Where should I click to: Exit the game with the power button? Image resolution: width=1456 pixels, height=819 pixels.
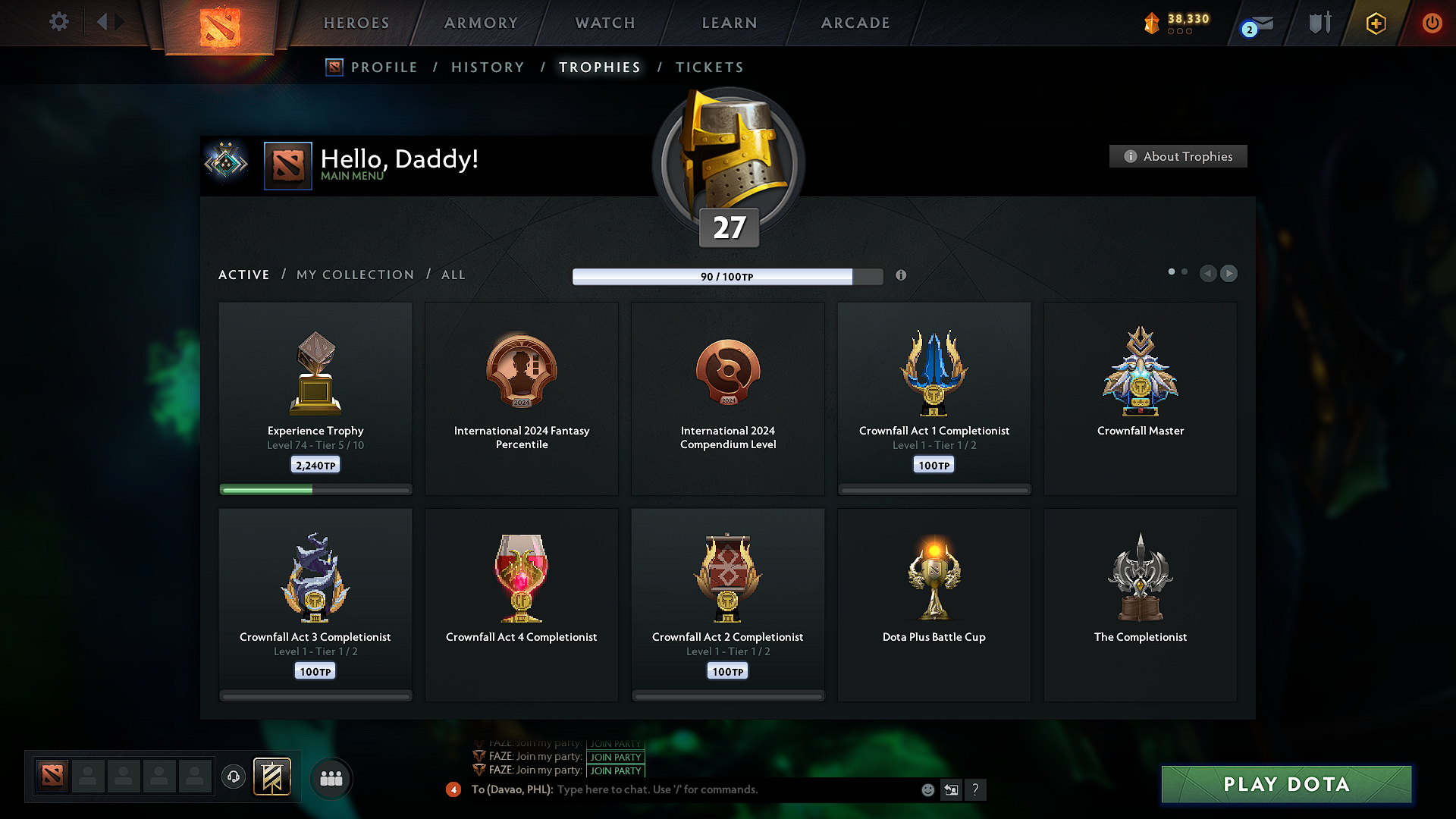[x=1432, y=23]
